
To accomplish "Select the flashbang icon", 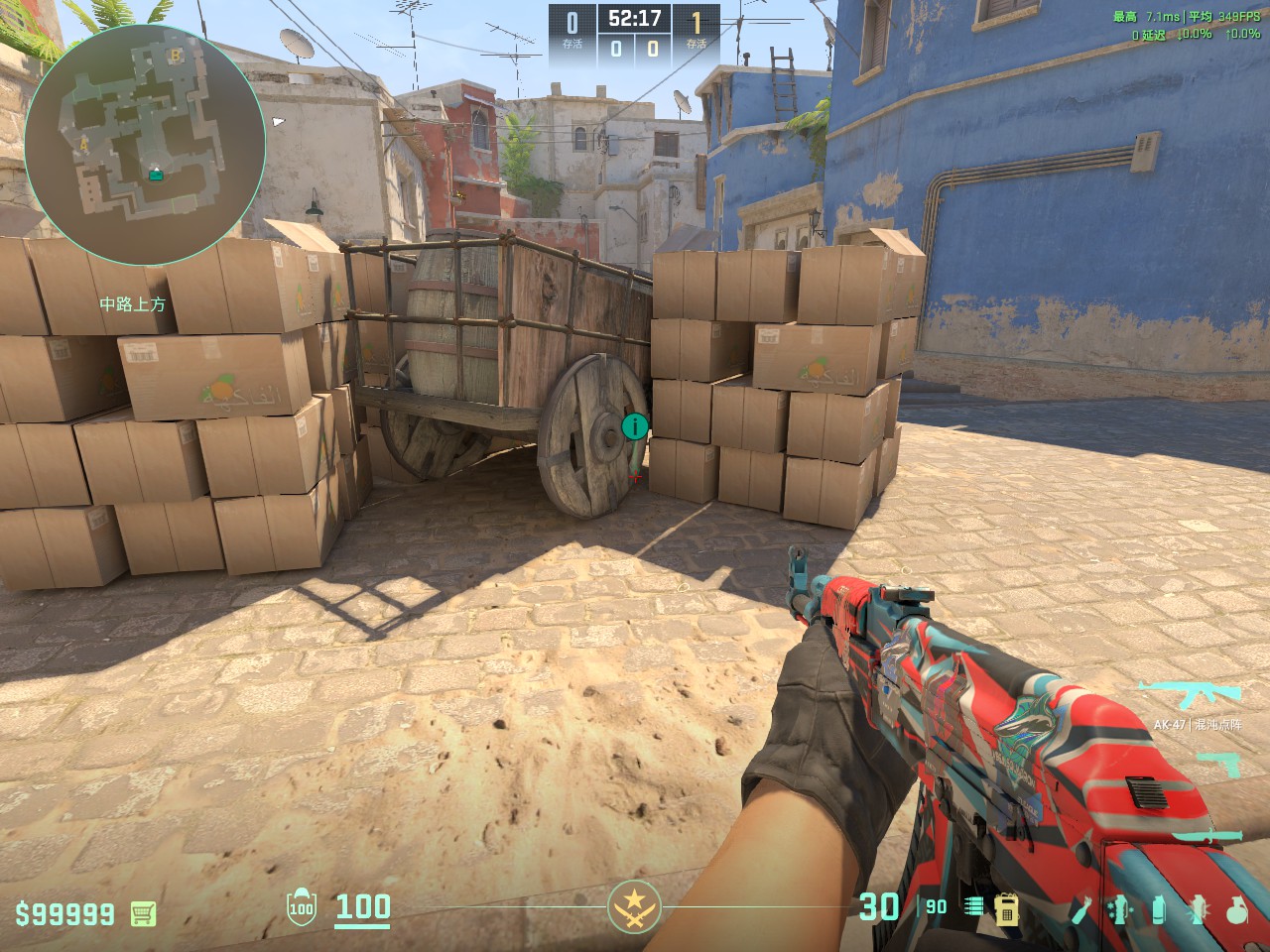I will click(x=1197, y=908).
